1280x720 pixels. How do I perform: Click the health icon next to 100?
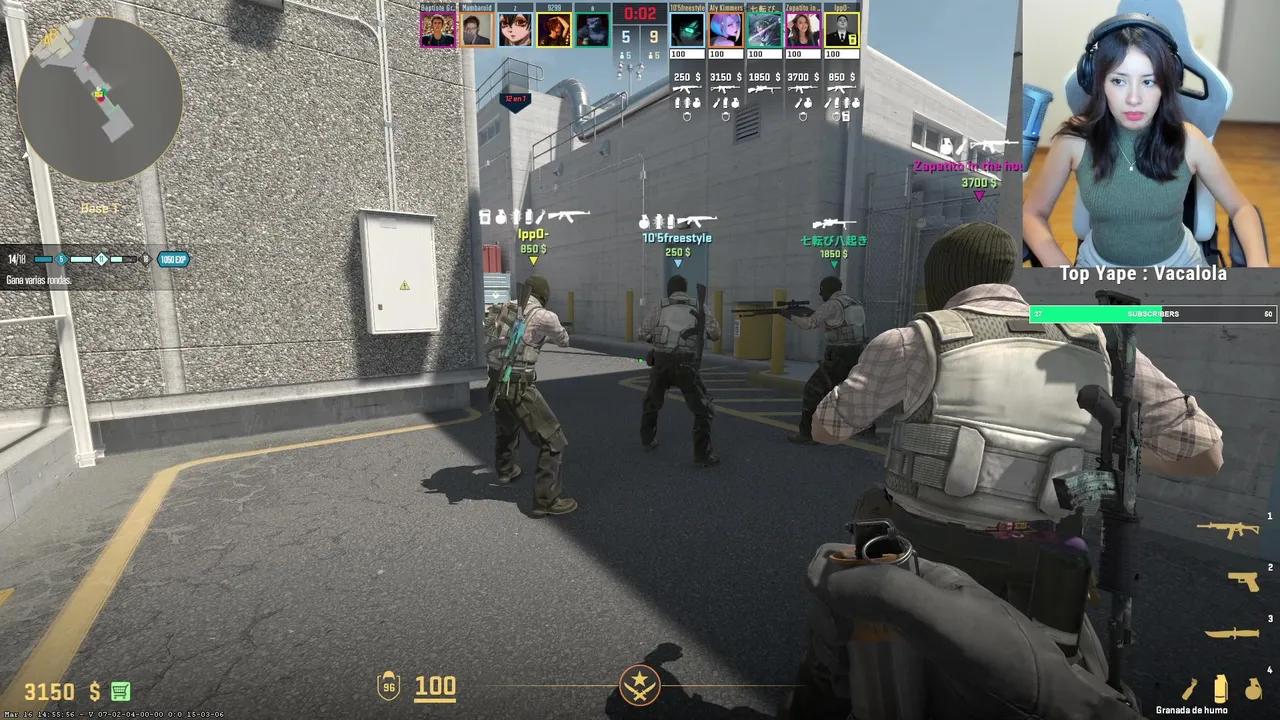(x=389, y=686)
